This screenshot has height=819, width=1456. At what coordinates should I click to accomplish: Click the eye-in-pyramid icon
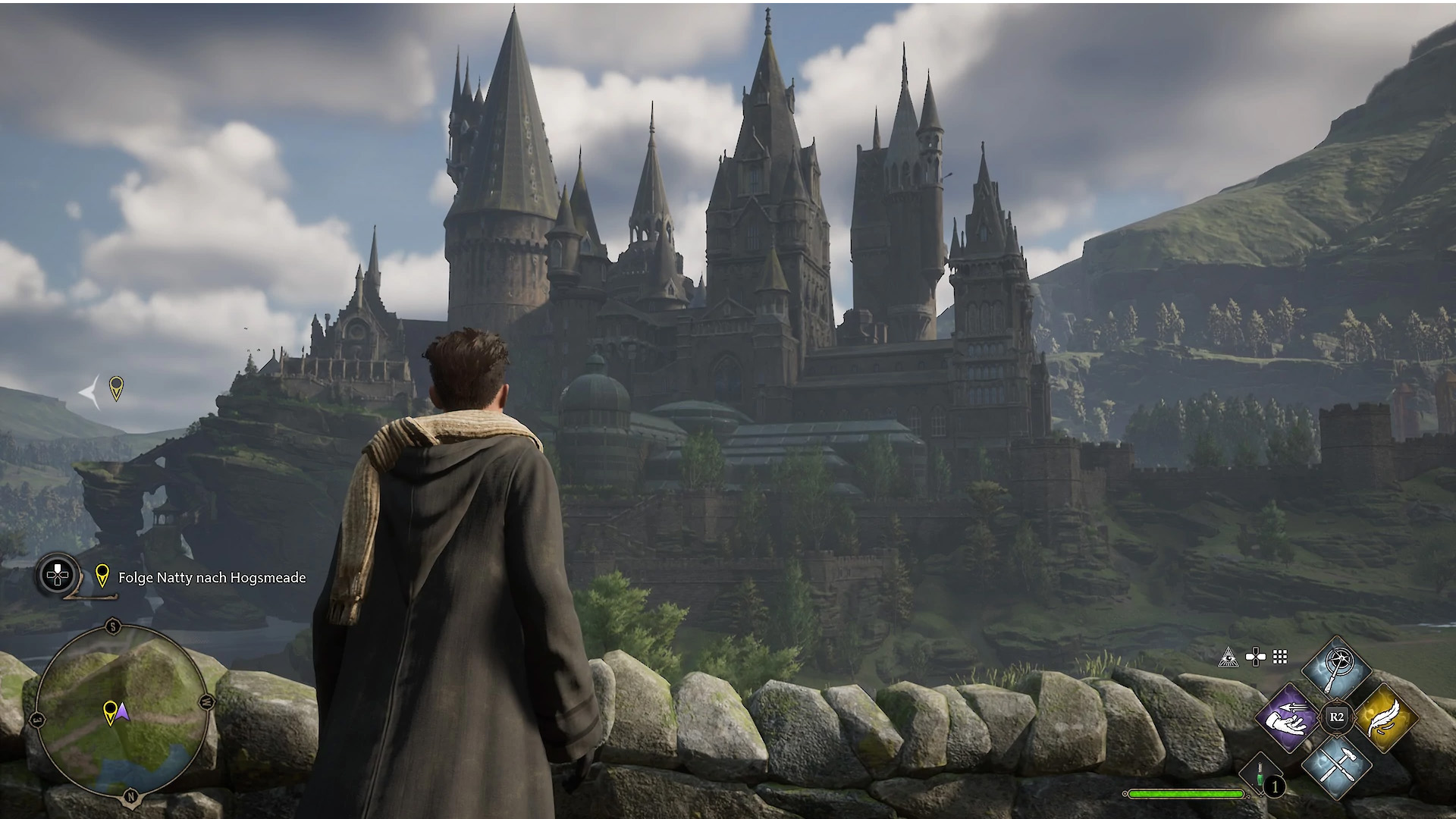1228,657
